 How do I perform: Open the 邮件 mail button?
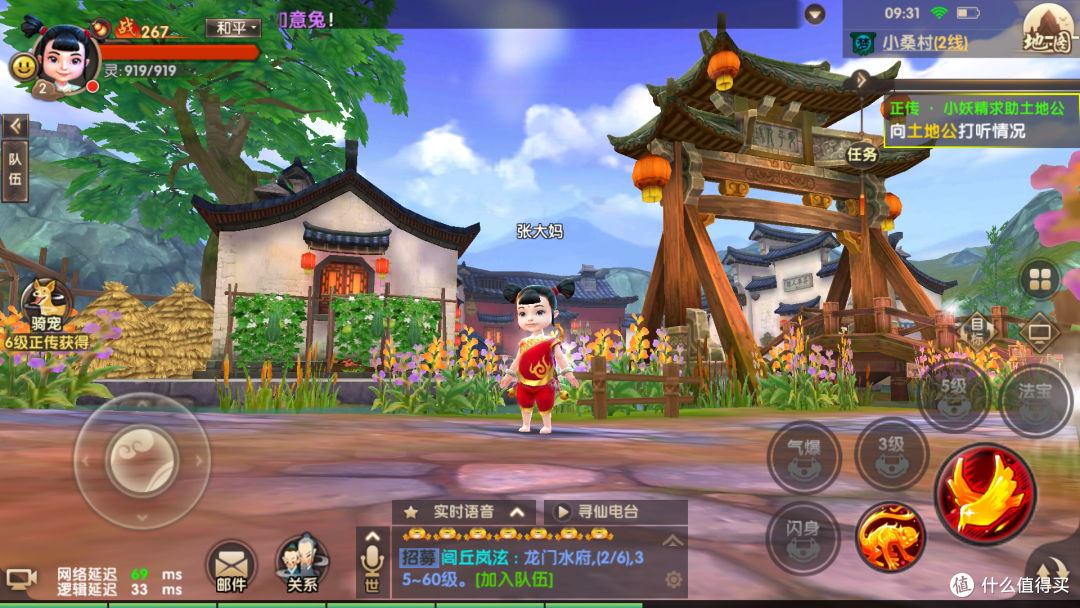coord(231,565)
